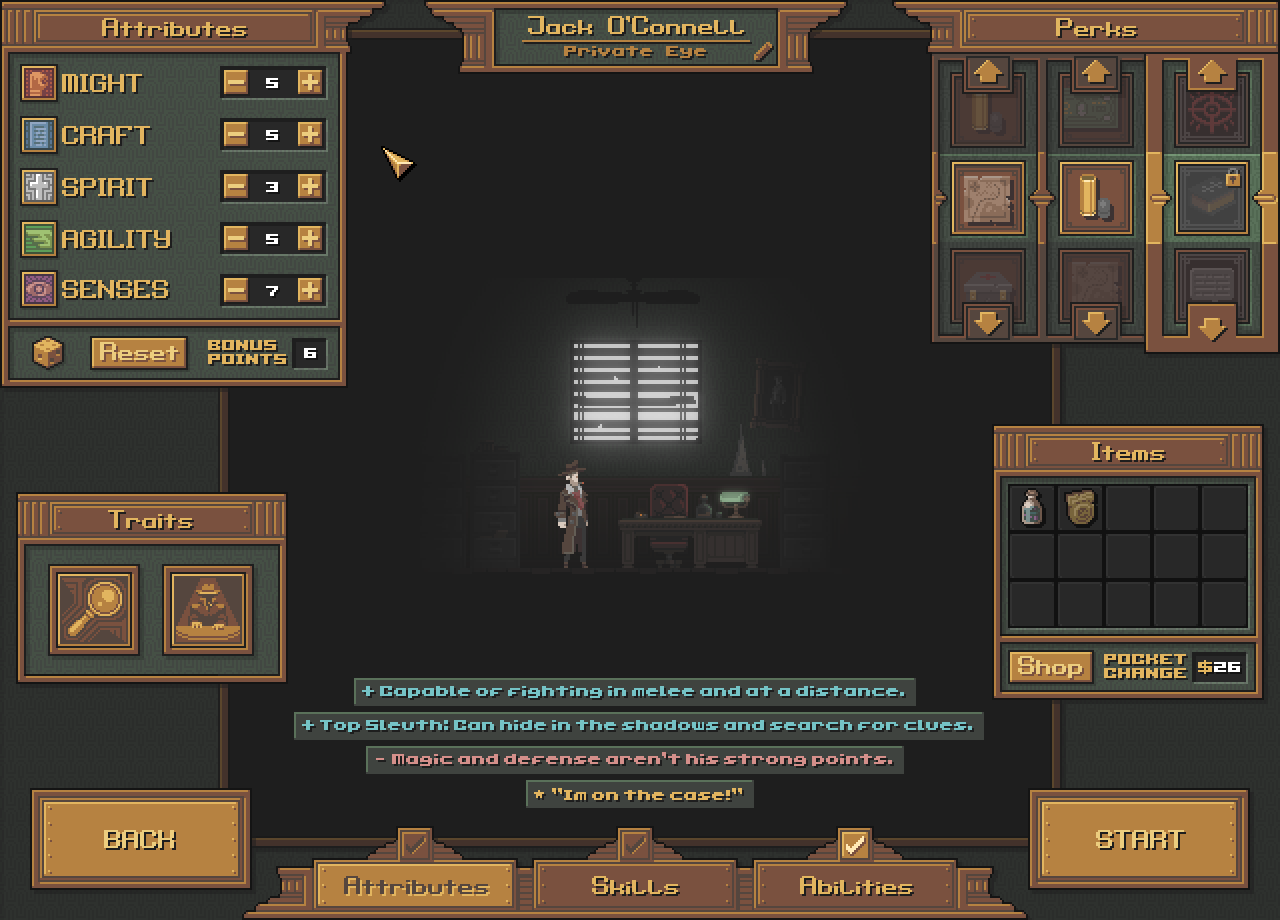Select the locked book perk
Image resolution: width=1280 pixels, height=920 pixels.
[1211, 198]
